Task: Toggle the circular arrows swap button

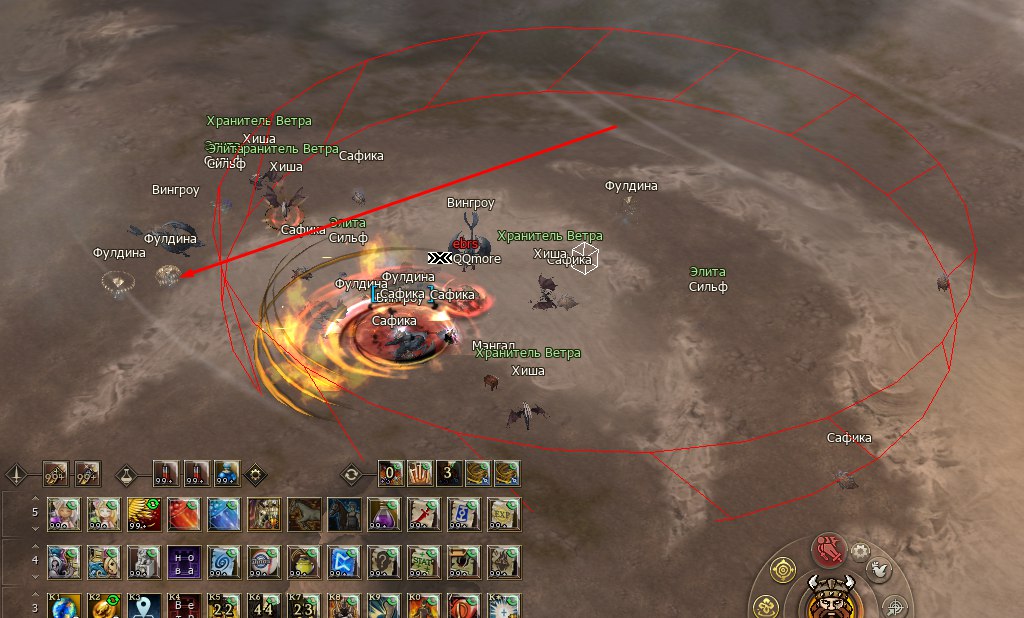Action: click(351, 472)
